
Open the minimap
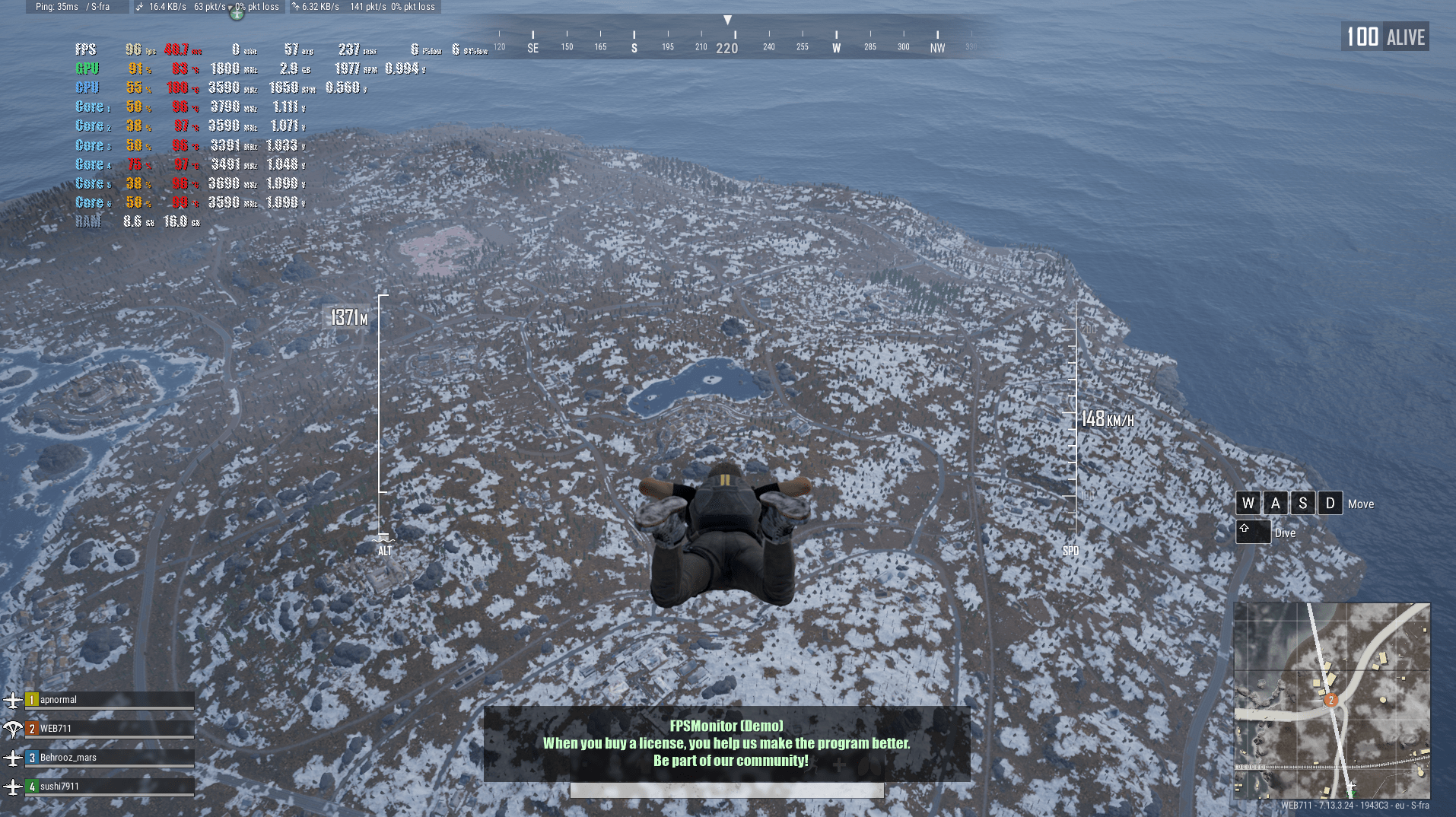pos(1331,700)
